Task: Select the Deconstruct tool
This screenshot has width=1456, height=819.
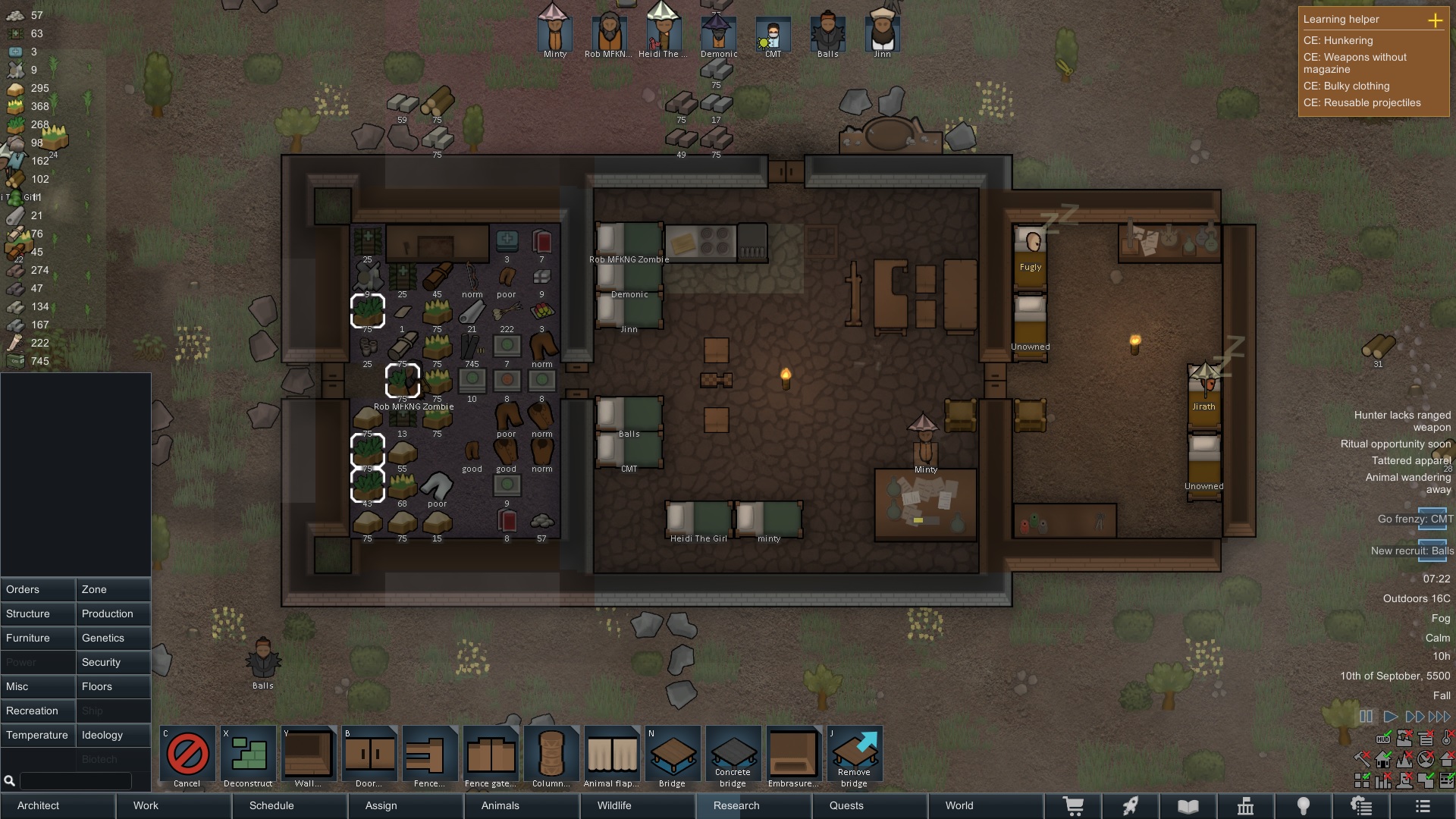Action: click(x=248, y=756)
